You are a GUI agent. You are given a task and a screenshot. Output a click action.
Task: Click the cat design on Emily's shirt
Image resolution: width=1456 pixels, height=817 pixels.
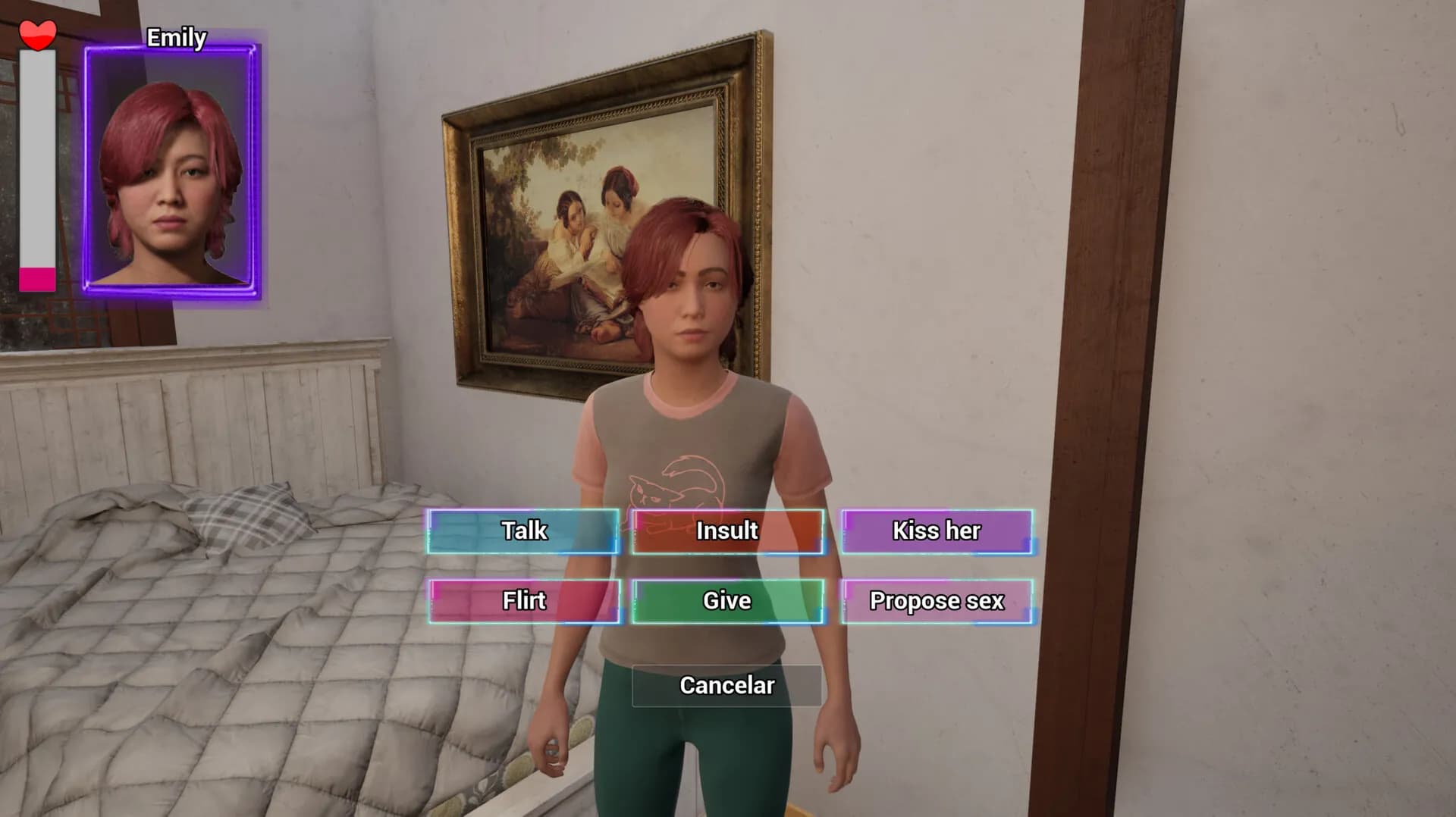[x=675, y=485]
